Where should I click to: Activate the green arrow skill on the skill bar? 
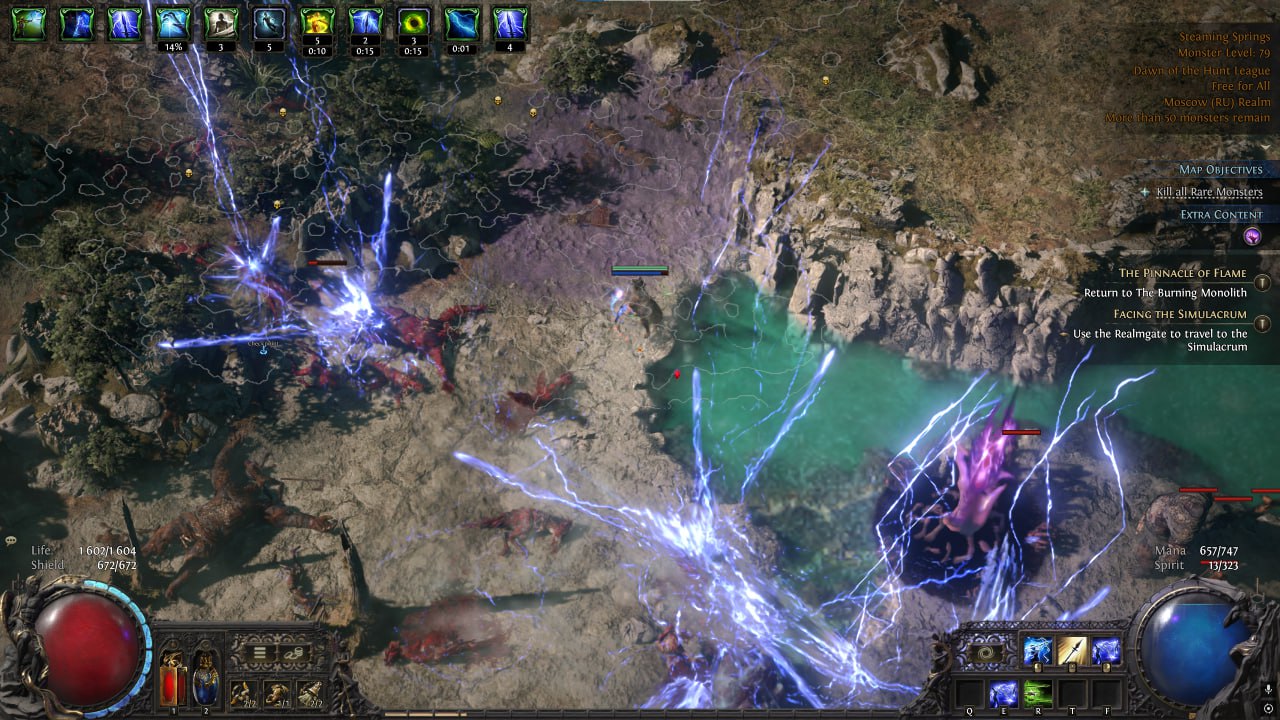tap(1037, 692)
